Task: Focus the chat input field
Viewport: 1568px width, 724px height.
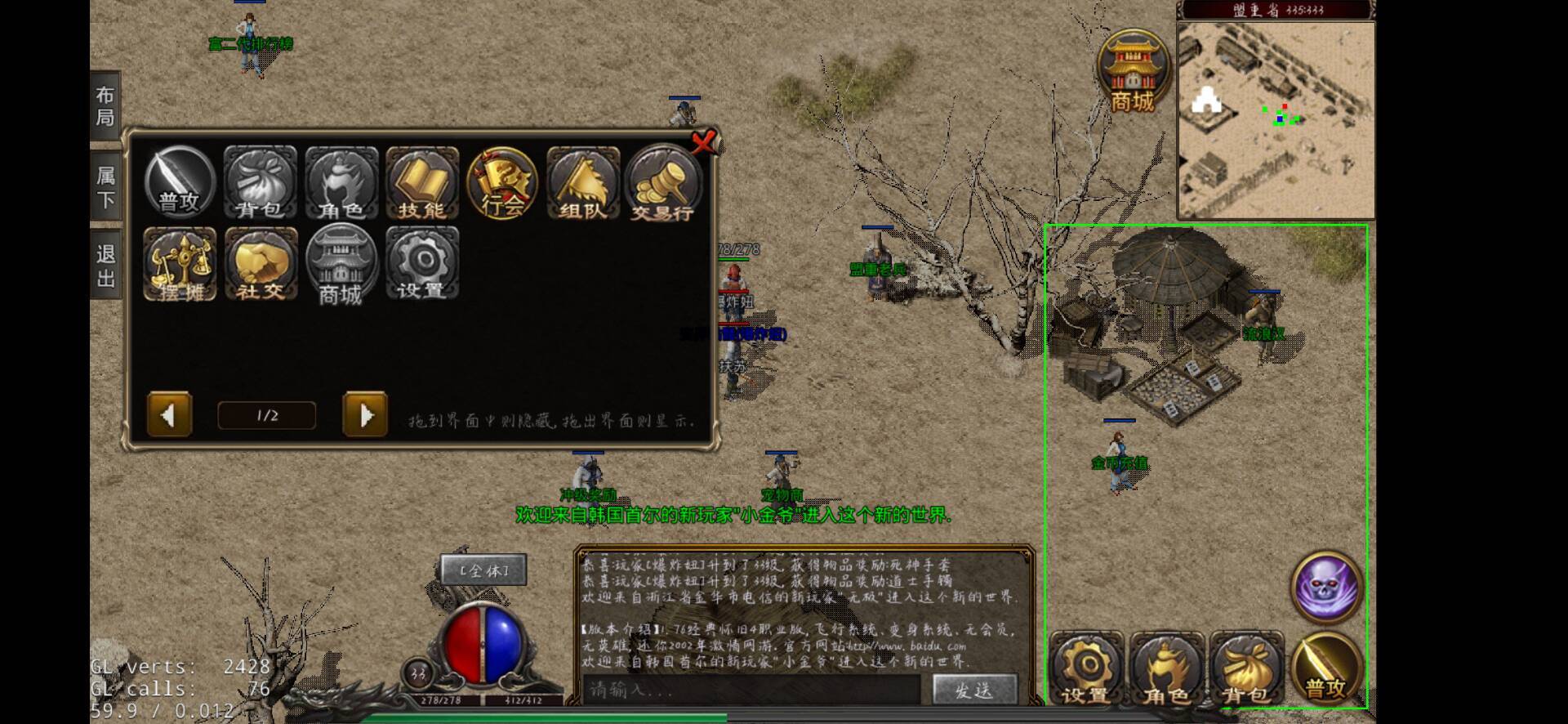Action: (x=751, y=690)
